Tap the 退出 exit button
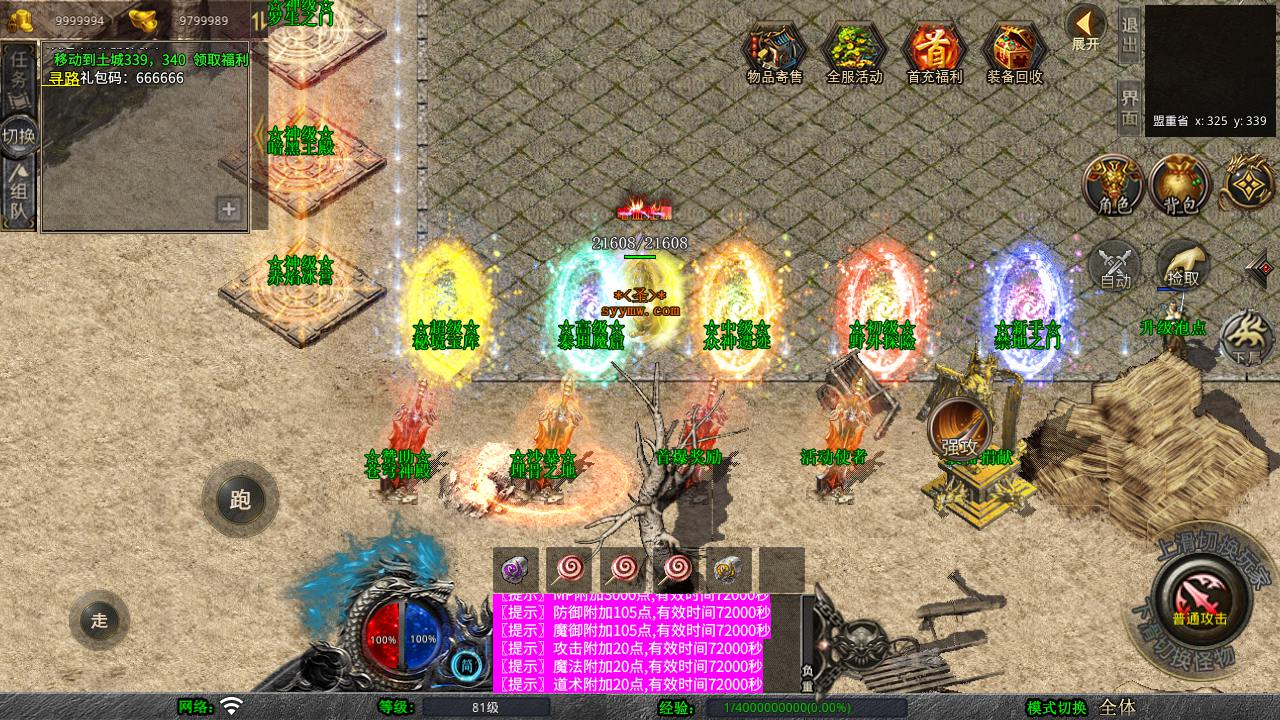The height and width of the screenshot is (720, 1280). click(1129, 35)
